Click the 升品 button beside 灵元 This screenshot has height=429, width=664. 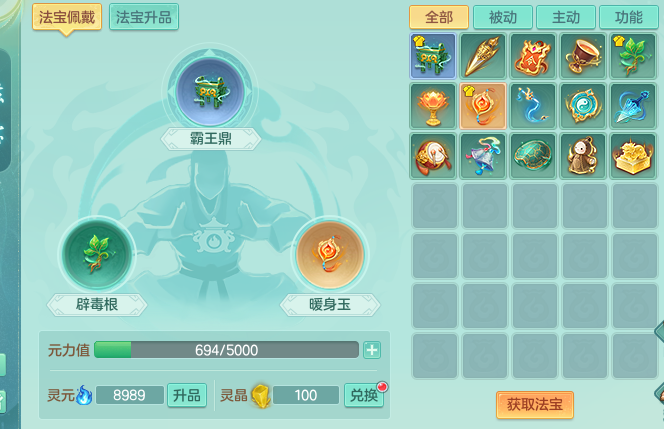coord(187,395)
